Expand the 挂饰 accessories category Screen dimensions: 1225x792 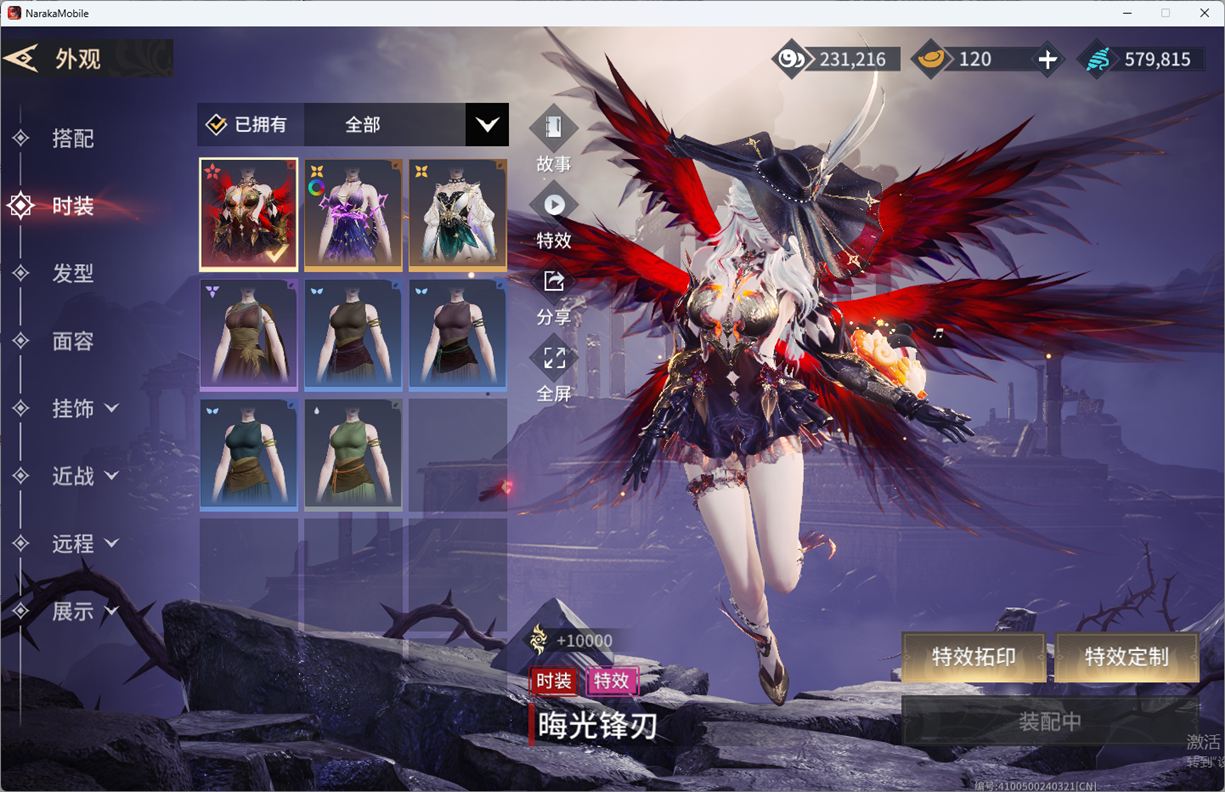point(84,408)
